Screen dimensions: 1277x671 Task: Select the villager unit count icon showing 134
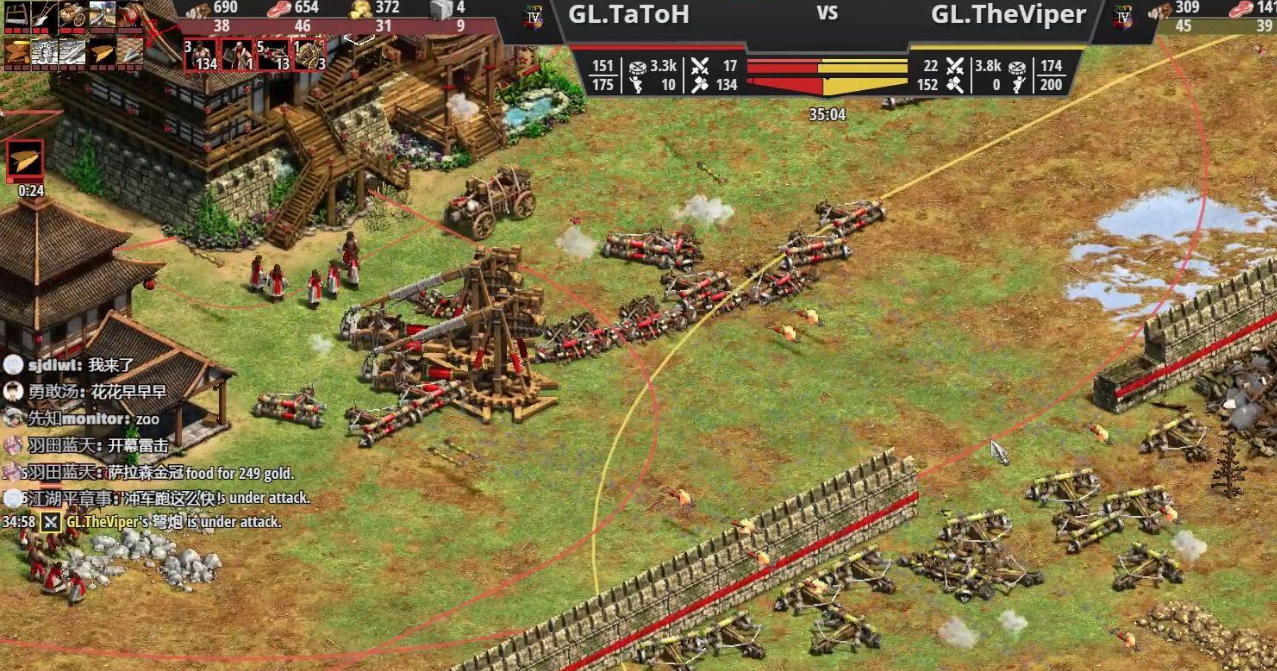click(x=202, y=55)
